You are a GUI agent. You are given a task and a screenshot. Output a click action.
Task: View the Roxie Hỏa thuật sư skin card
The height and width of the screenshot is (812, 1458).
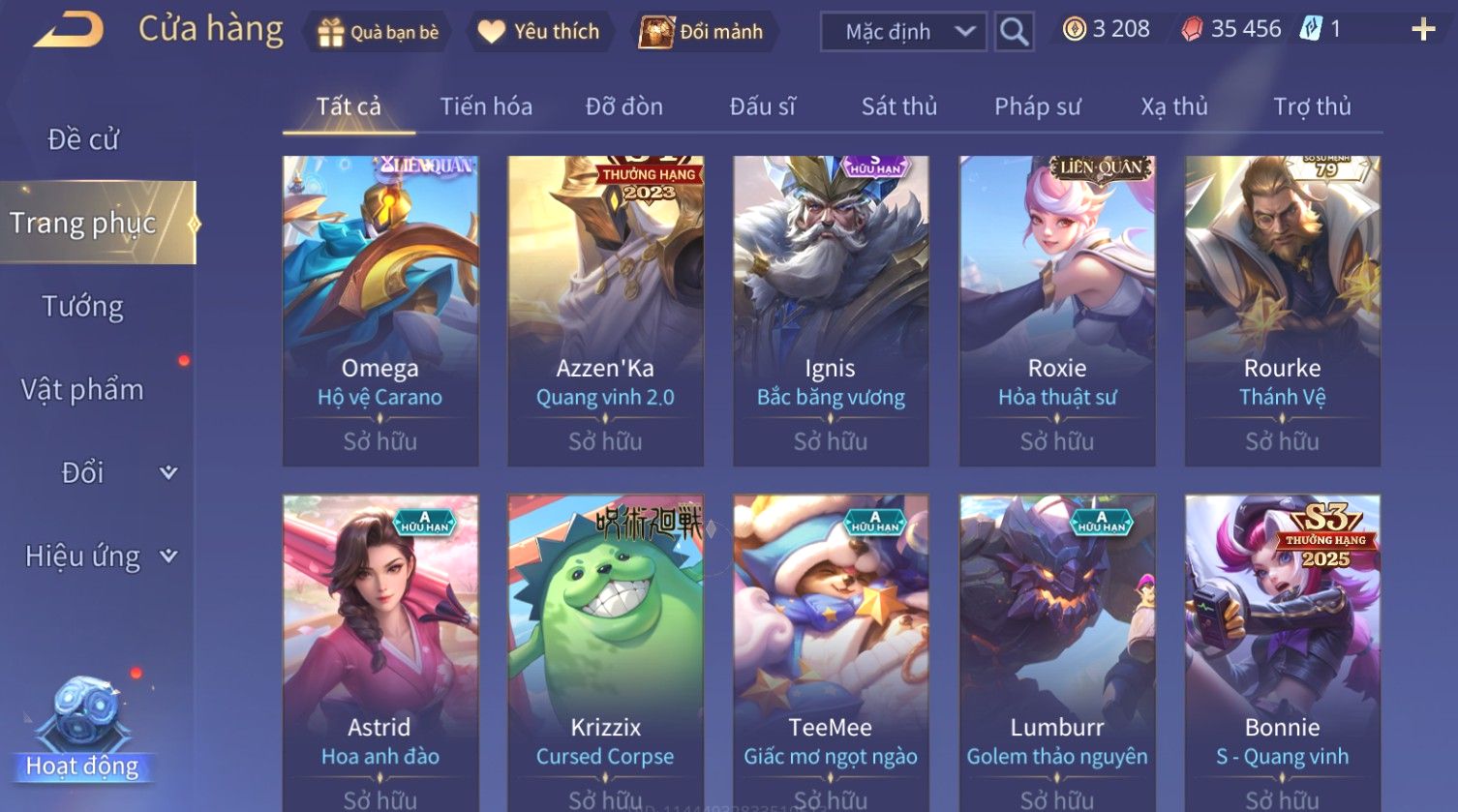click(x=1057, y=310)
